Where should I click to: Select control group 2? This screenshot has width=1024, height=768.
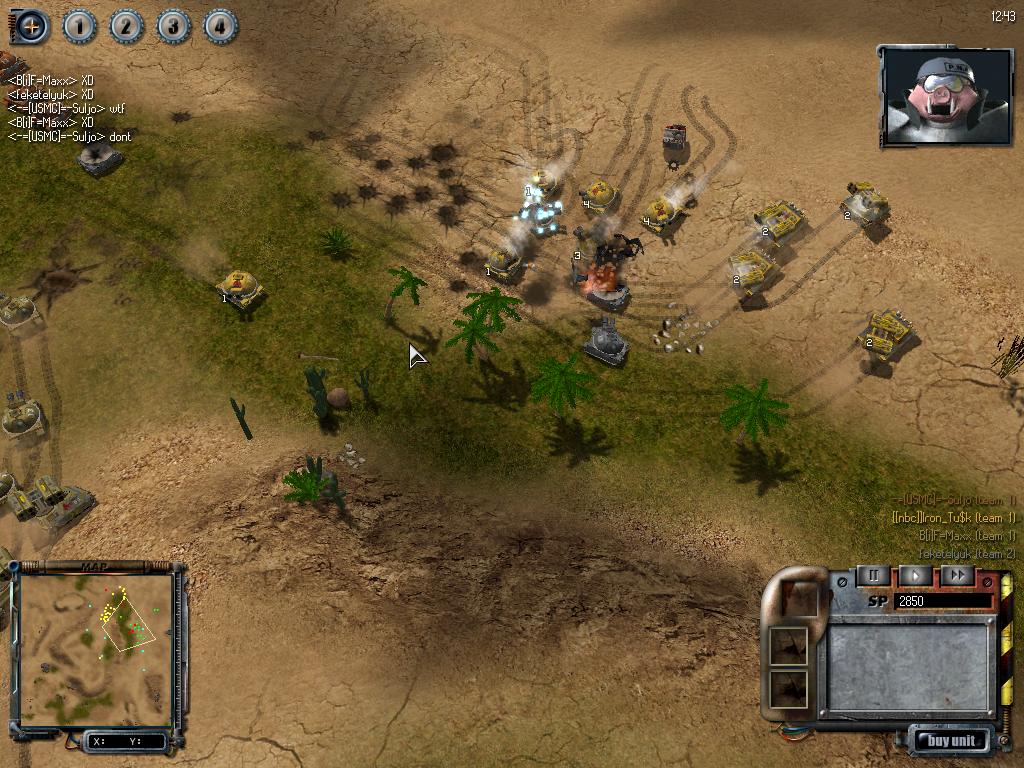(127, 26)
